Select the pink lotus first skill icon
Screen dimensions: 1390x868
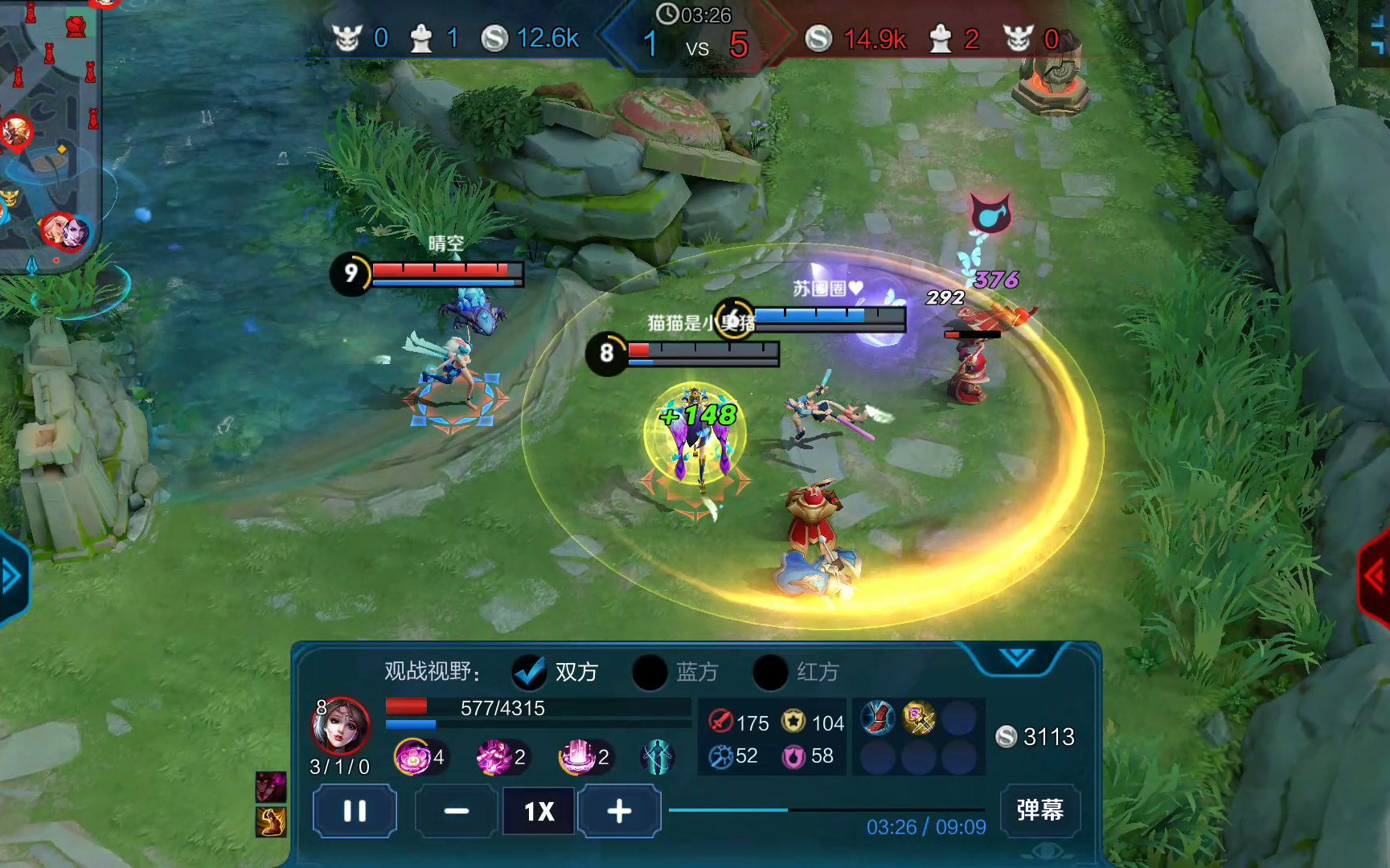412,756
